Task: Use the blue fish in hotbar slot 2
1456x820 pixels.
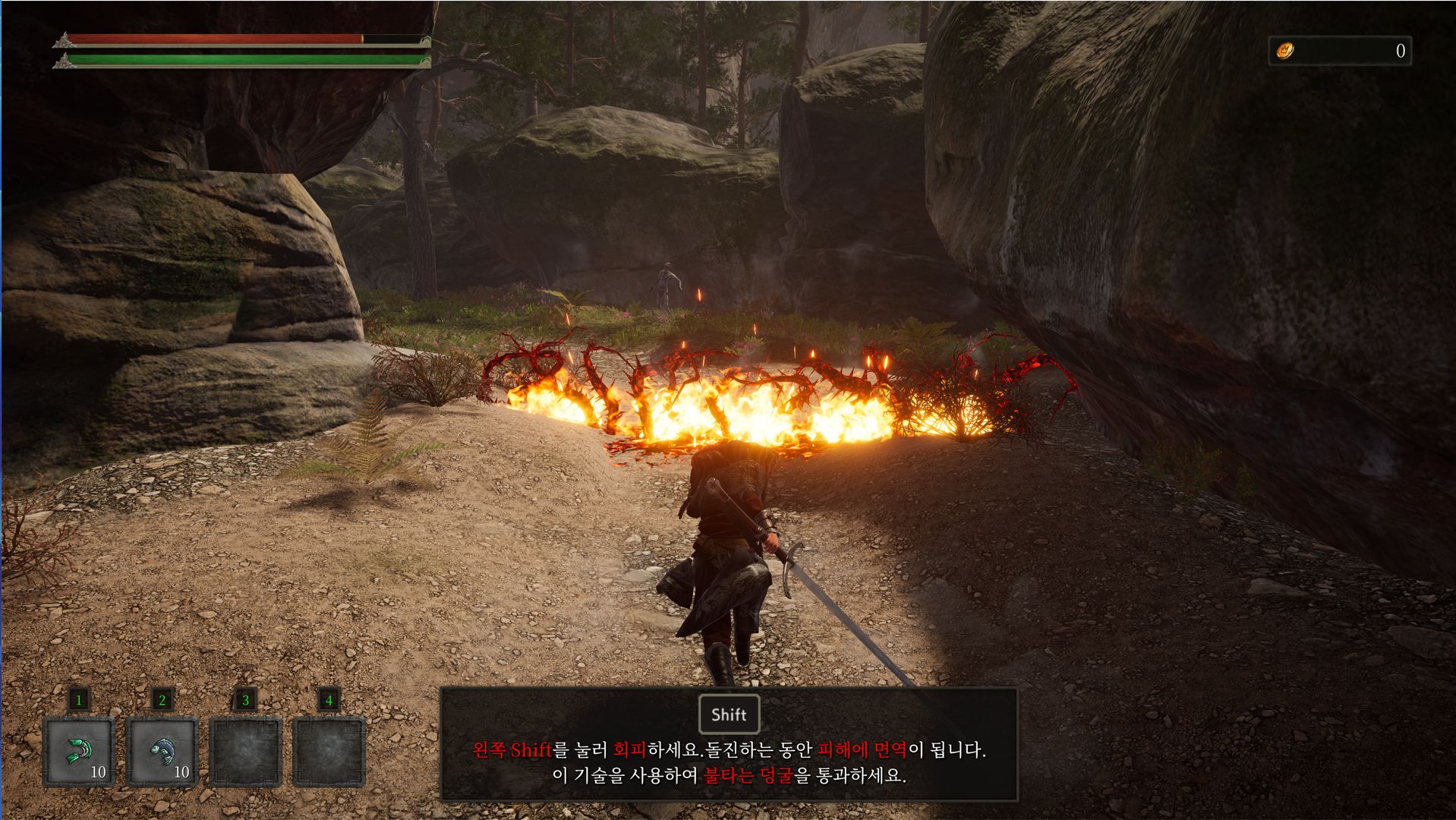Action: [162, 751]
